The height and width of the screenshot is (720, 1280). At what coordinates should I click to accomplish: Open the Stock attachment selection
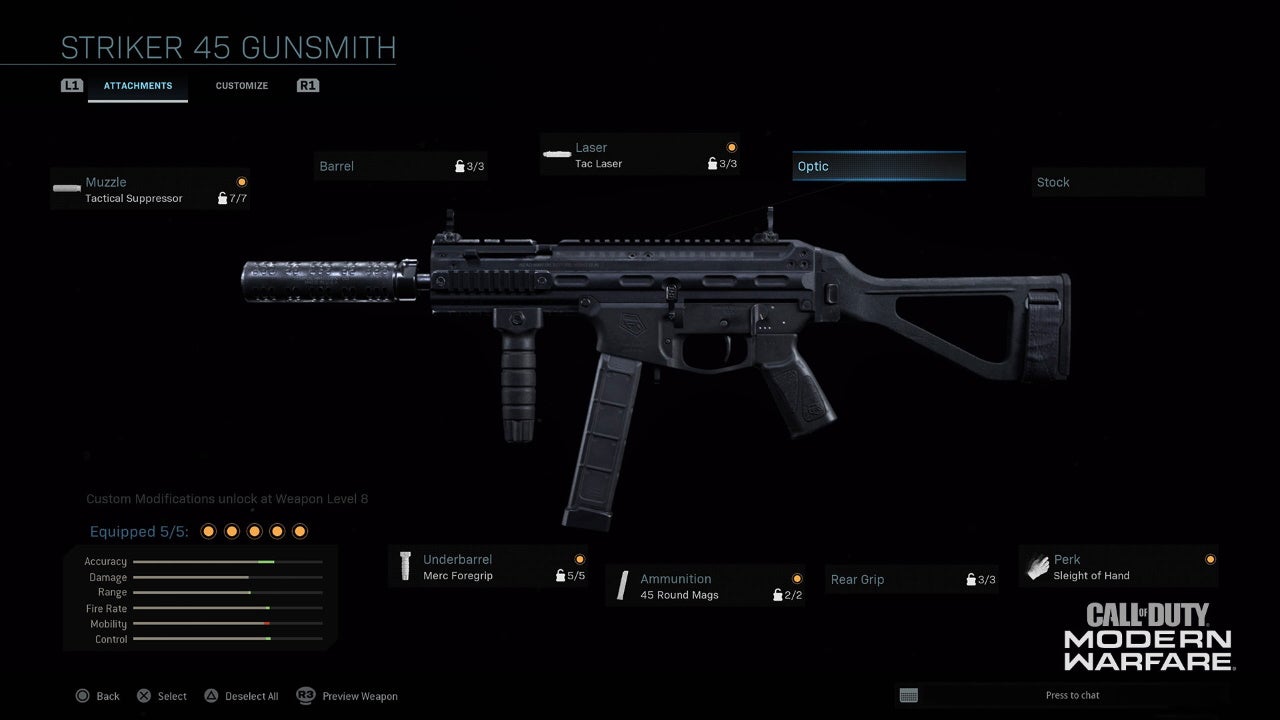point(1117,182)
